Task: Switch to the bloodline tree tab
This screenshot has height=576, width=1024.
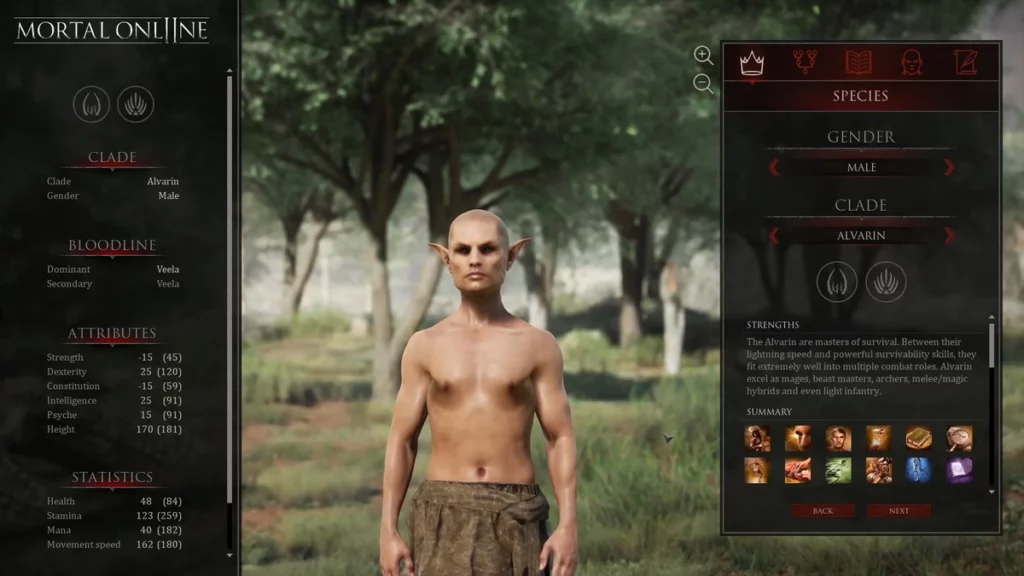Action: [805, 63]
